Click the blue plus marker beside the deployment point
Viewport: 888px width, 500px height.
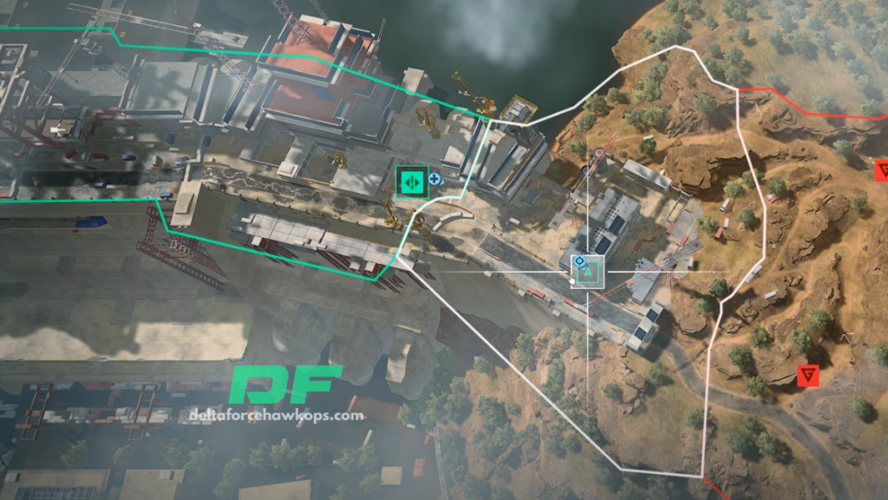pos(436,180)
